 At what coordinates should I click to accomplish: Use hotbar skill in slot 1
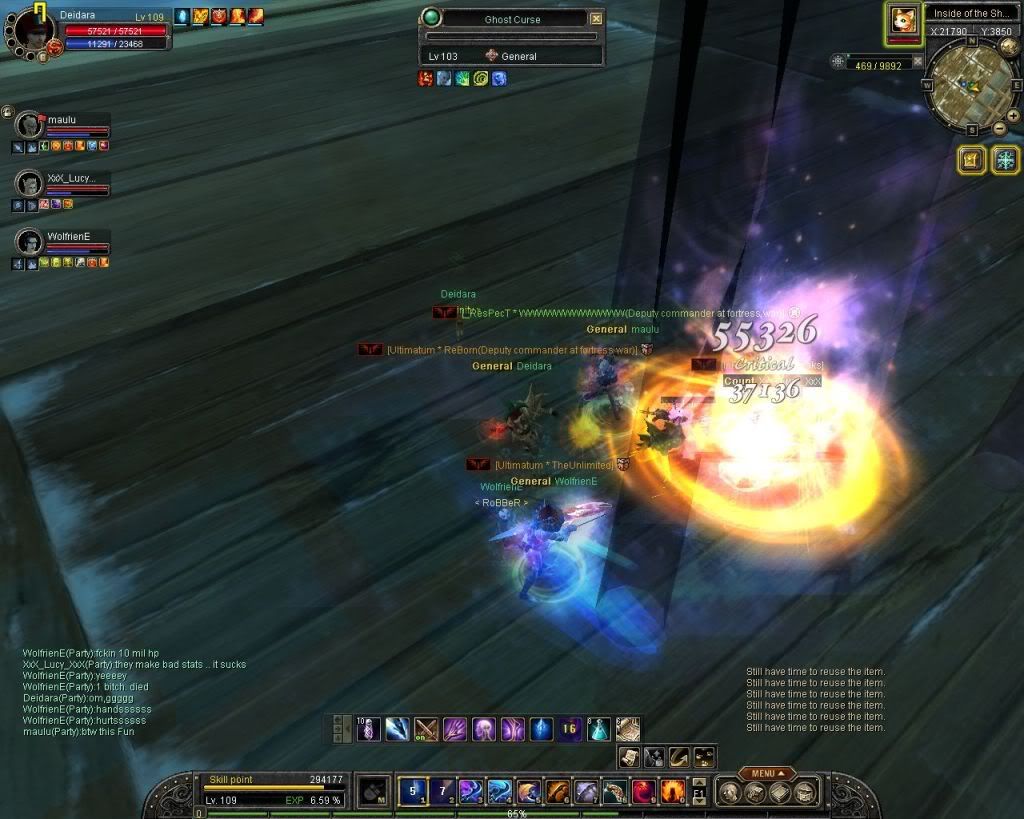pyautogui.click(x=412, y=791)
